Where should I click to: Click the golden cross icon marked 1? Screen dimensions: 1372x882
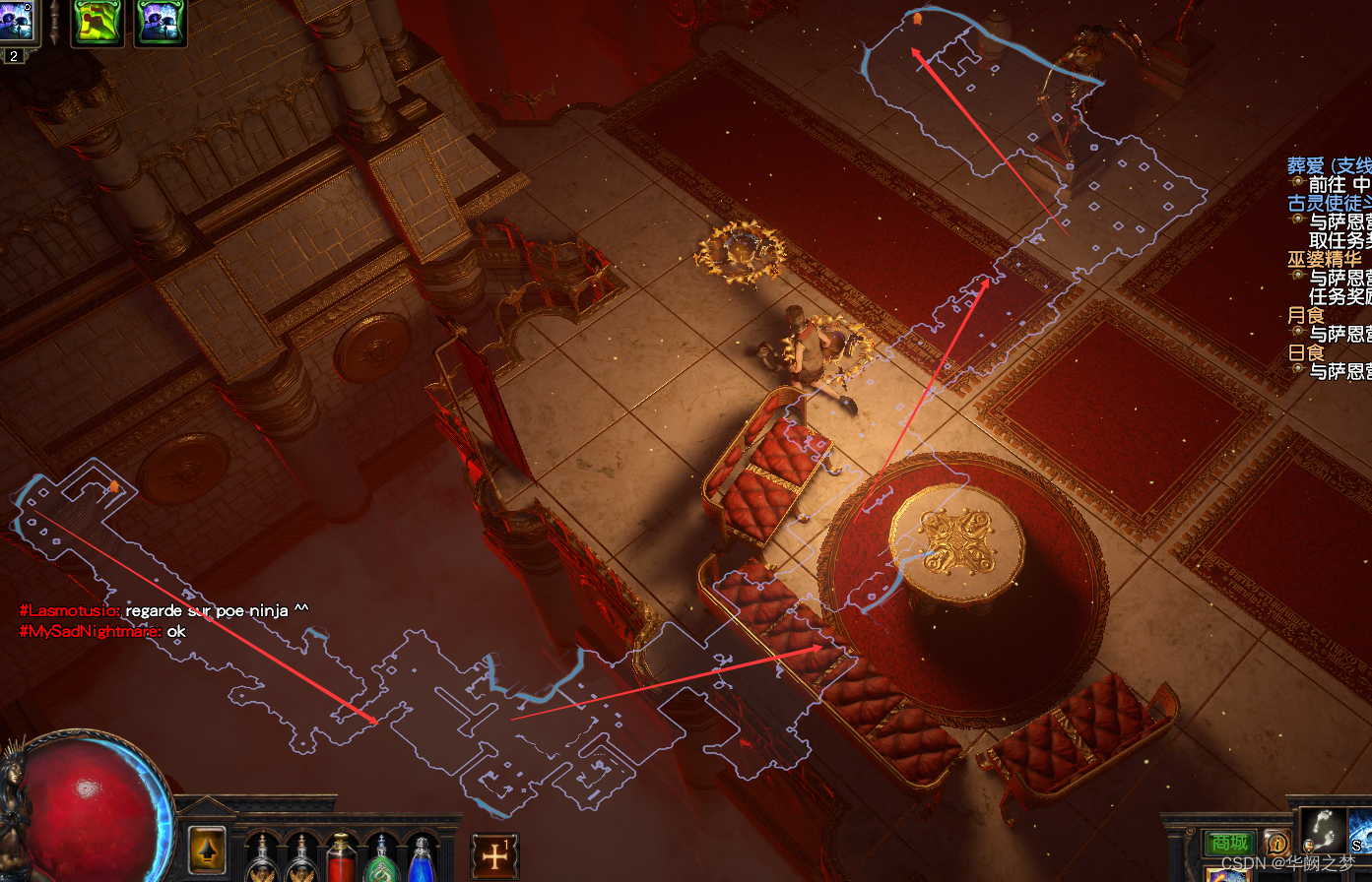coord(494,856)
